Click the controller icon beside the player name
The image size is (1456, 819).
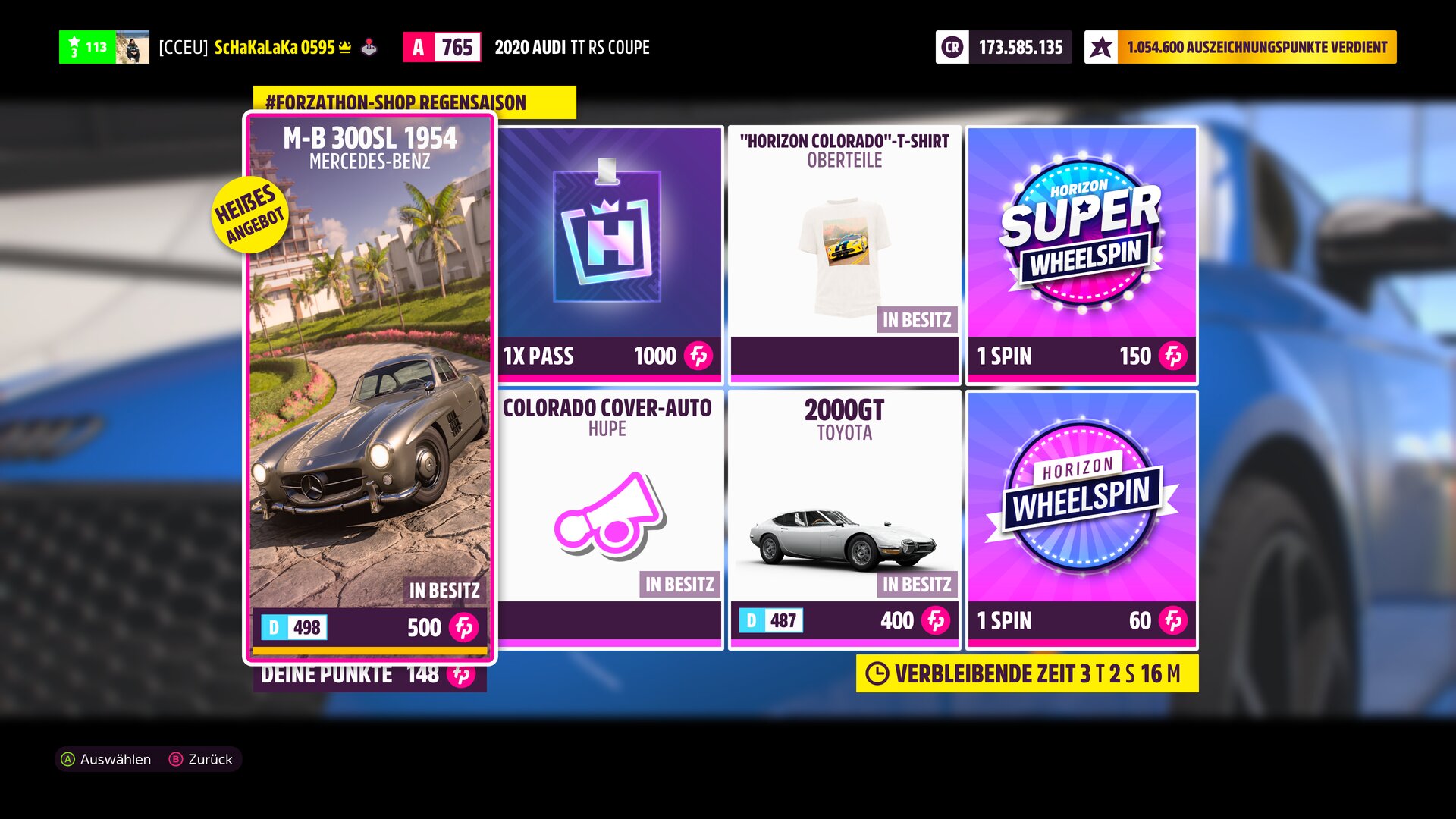(x=369, y=48)
